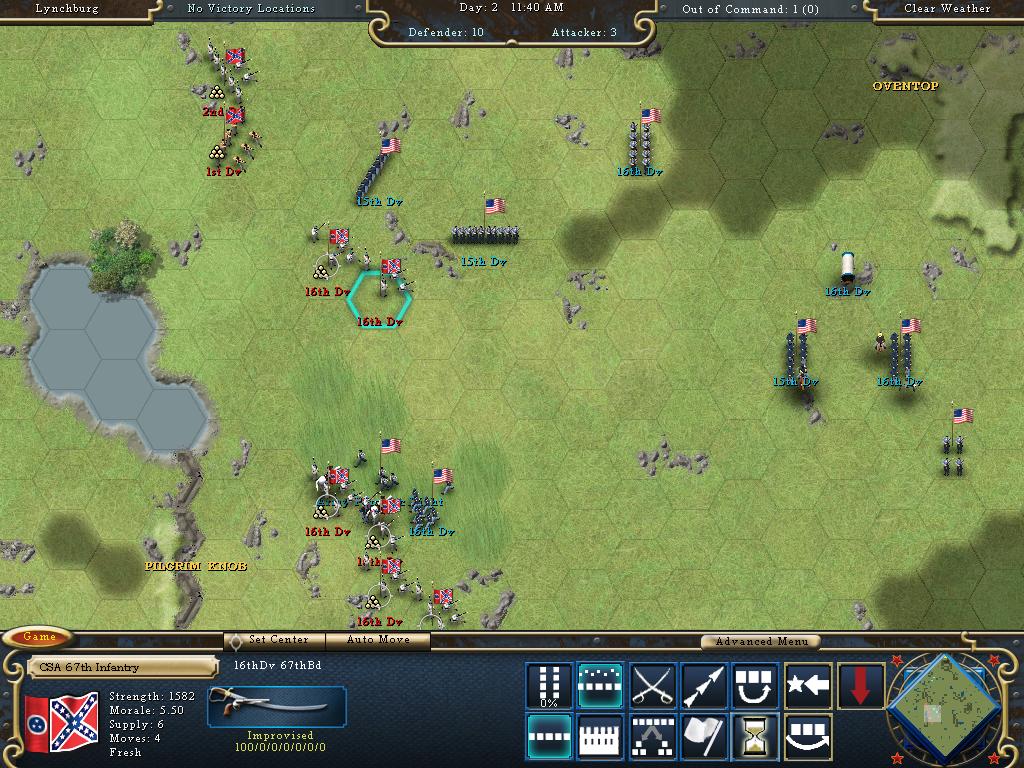1024x768 pixels.
Task: Open the Advanced Menu
Action: pos(760,642)
